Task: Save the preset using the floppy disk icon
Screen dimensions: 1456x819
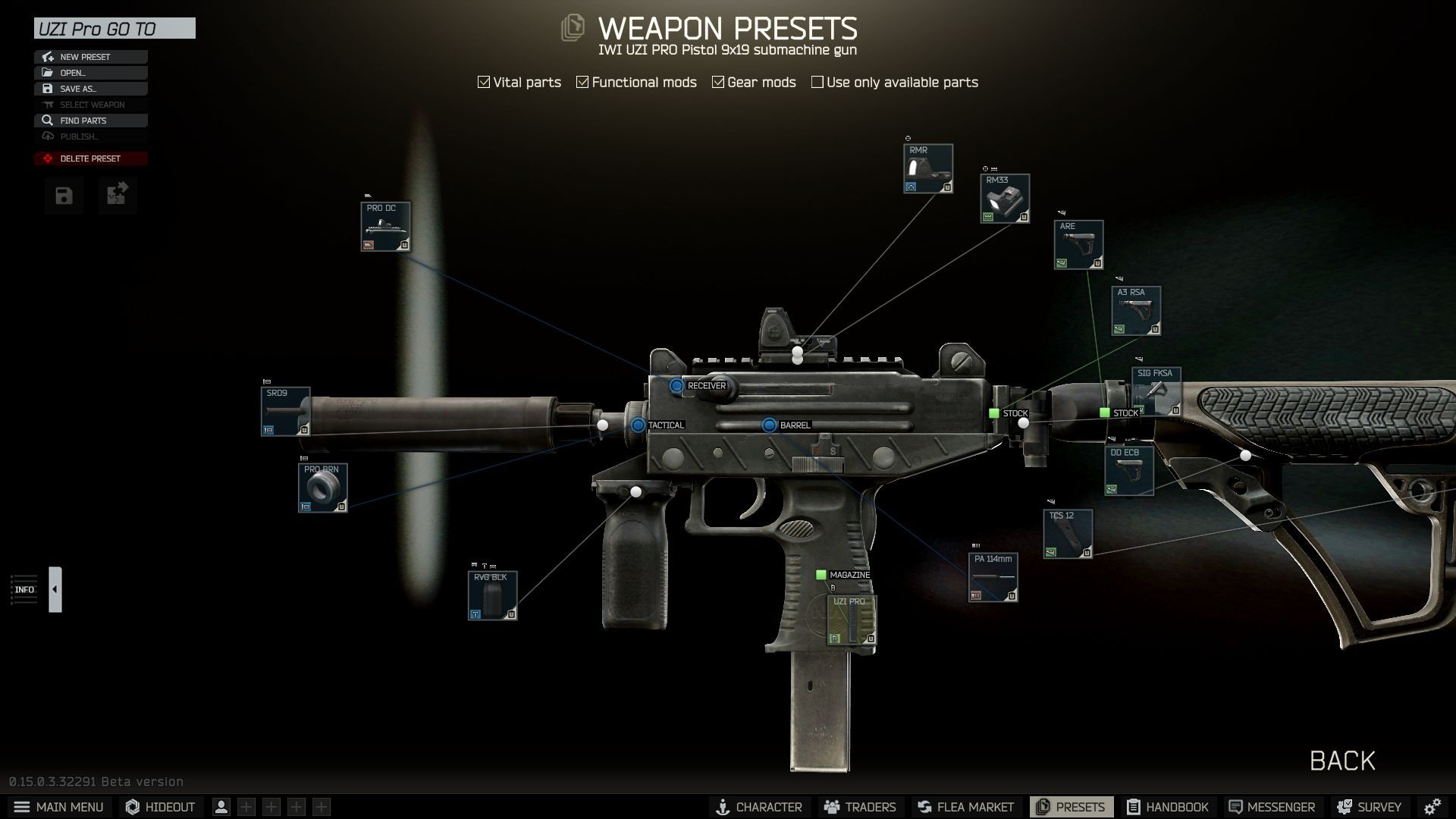Action: pyautogui.click(x=63, y=195)
